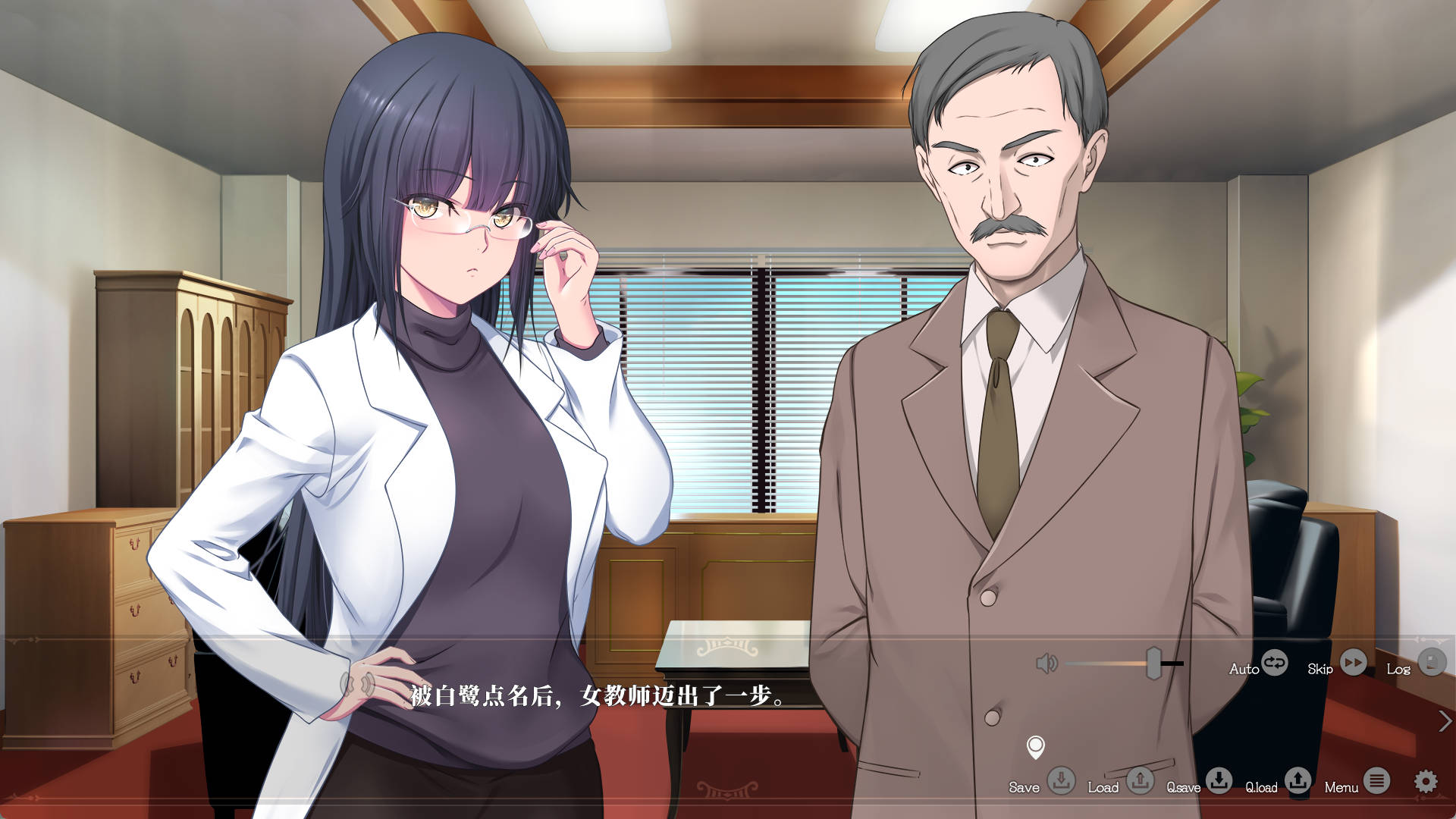Click the Auto loop icon
1456x819 pixels.
click(x=1274, y=664)
